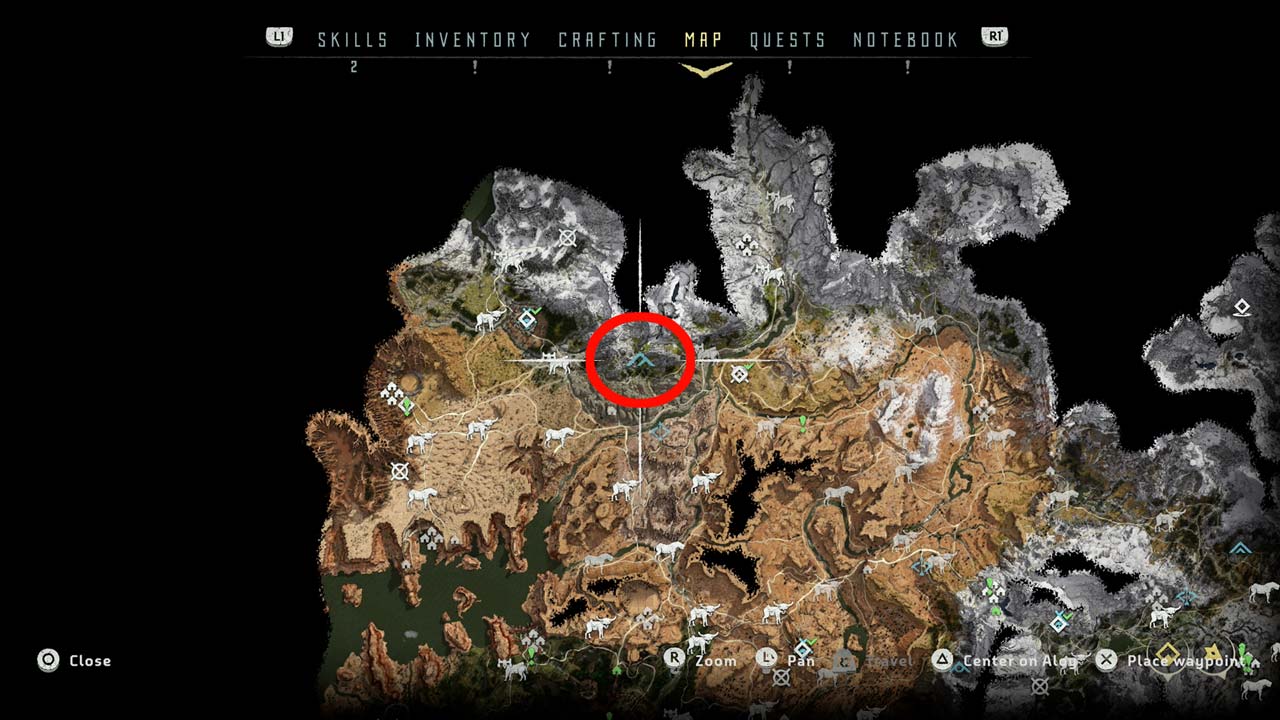Click the green exclamation errand marker east of the circle
The height and width of the screenshot is (720, 1280).
(802, 424)
